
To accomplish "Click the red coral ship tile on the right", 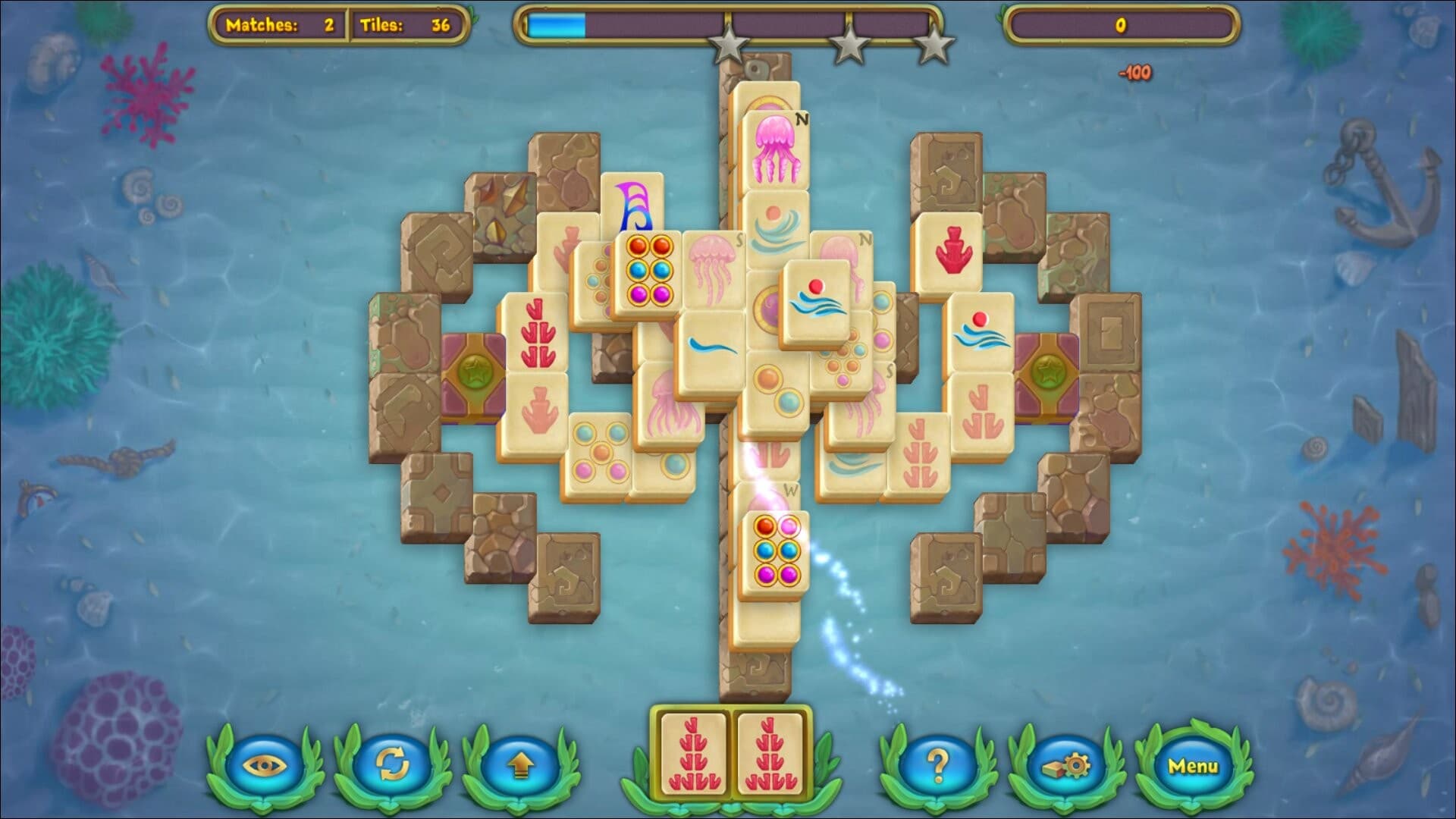I will coord(952,250).
